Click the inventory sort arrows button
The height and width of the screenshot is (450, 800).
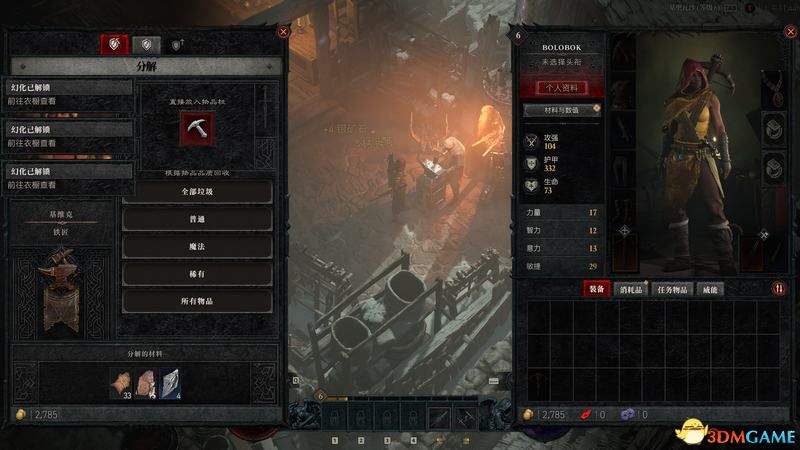(779, 289)
